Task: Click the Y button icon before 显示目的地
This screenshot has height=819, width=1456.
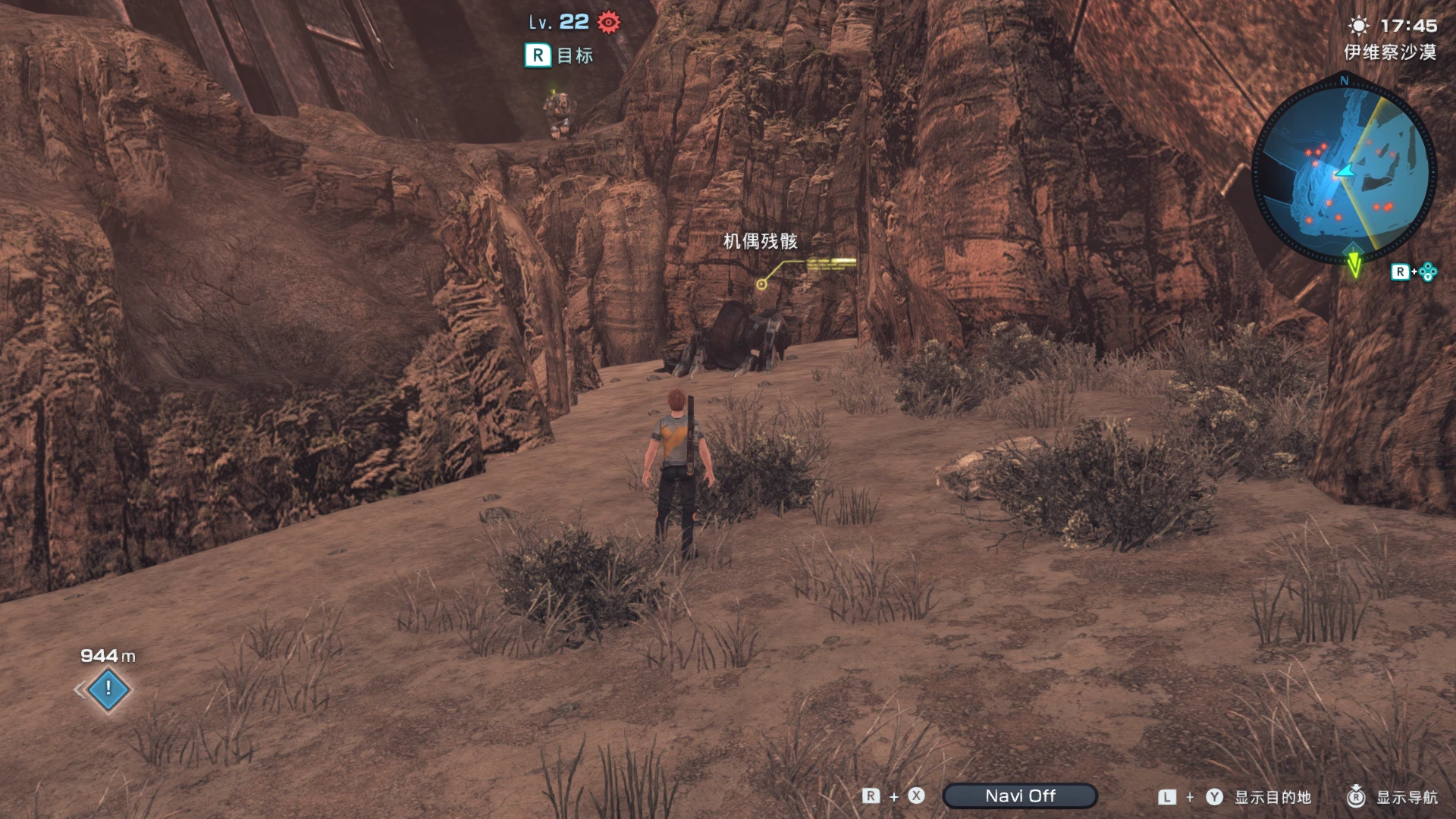Action: point(1215,796)
